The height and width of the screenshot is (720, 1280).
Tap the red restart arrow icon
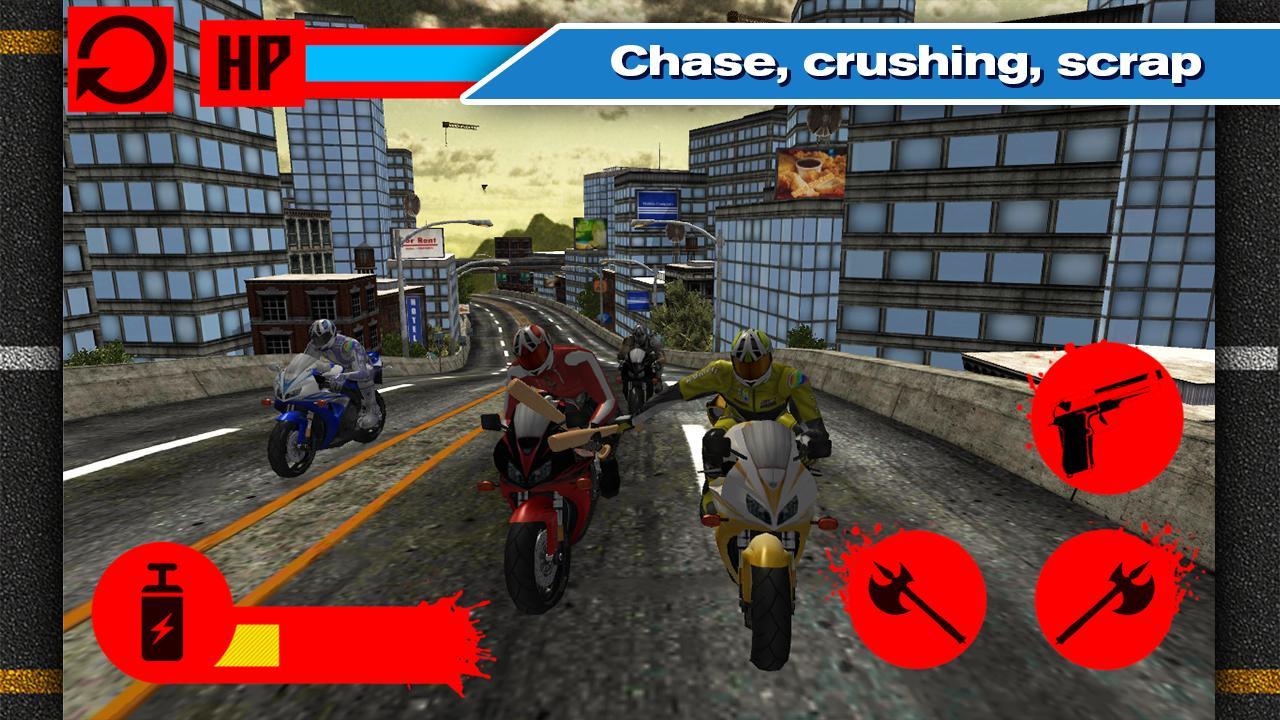[x=122, y=60]
